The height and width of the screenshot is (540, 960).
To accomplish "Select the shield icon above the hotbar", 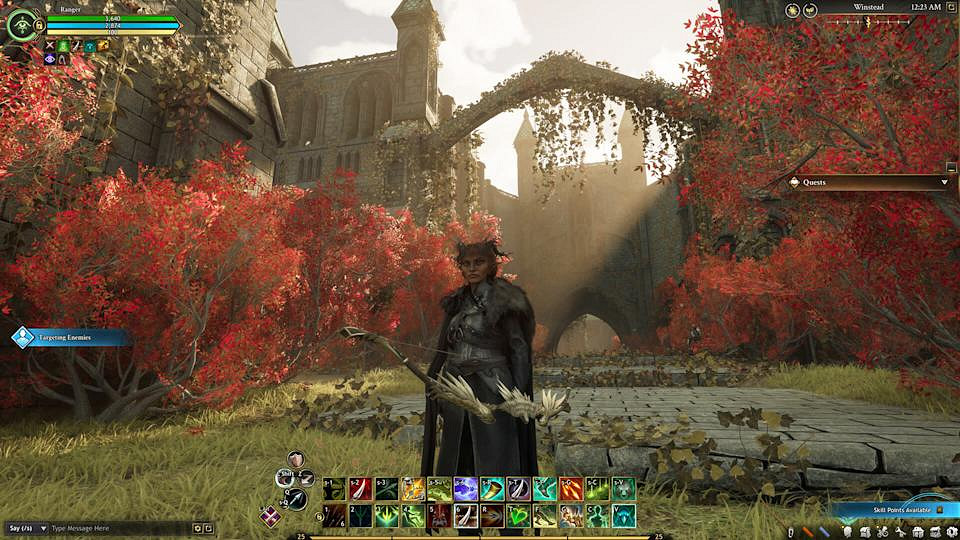I will (295, 460).
